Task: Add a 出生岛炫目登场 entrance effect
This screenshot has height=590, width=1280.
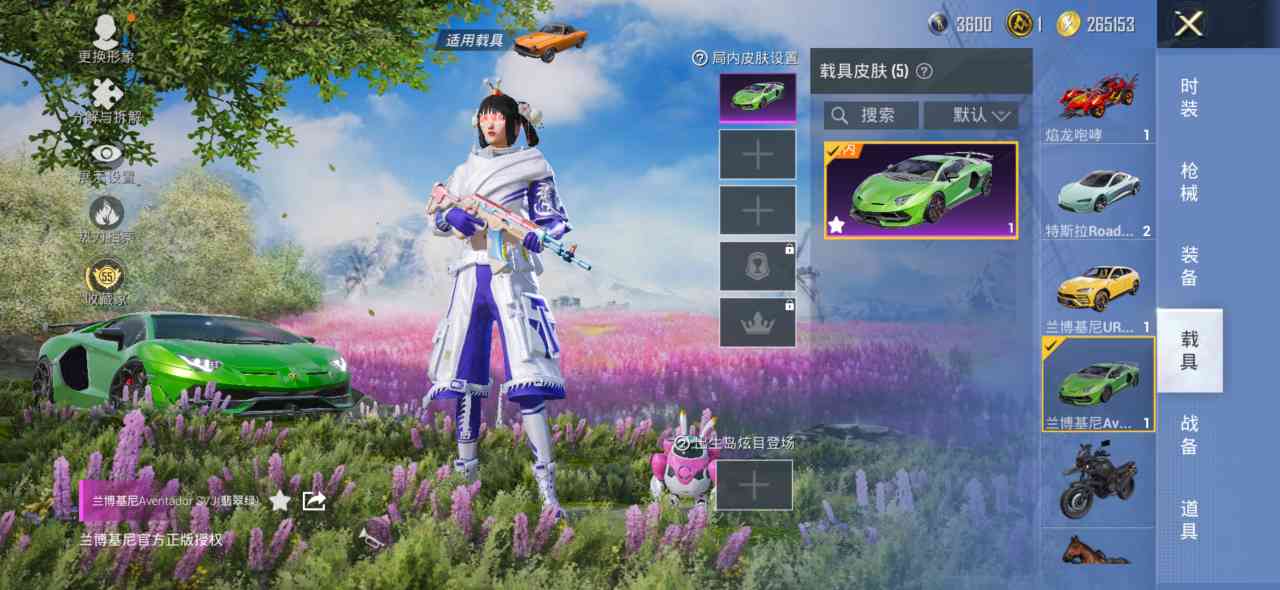Action: [x=754, y=485]
